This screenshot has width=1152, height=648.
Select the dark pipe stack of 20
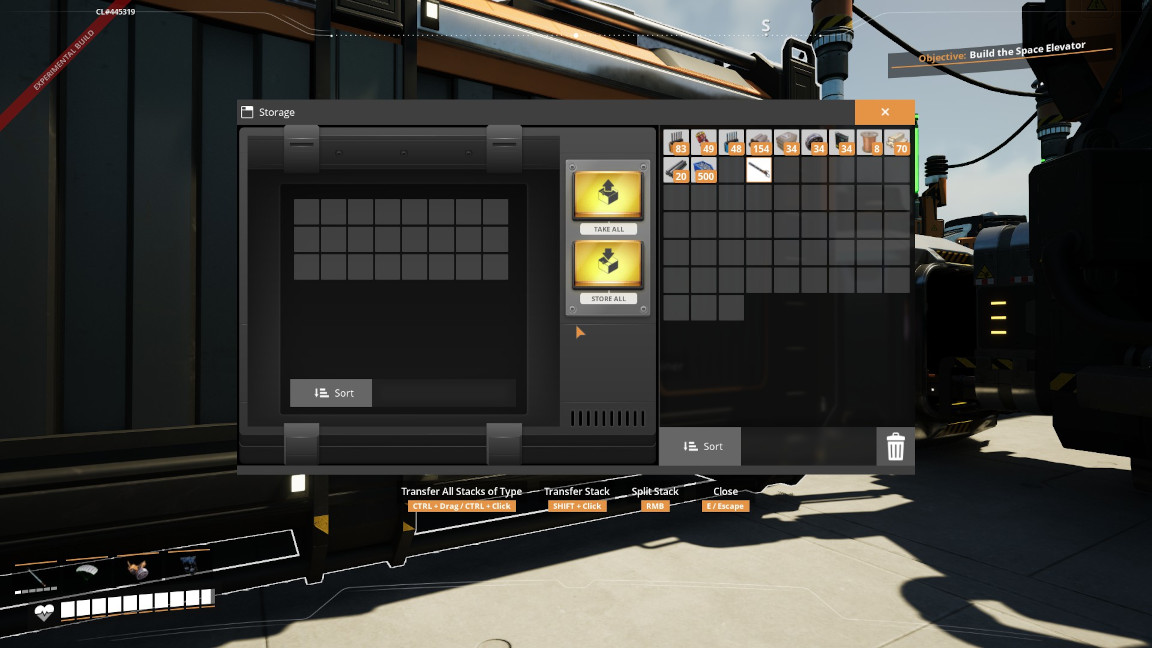tap(676, 170)
